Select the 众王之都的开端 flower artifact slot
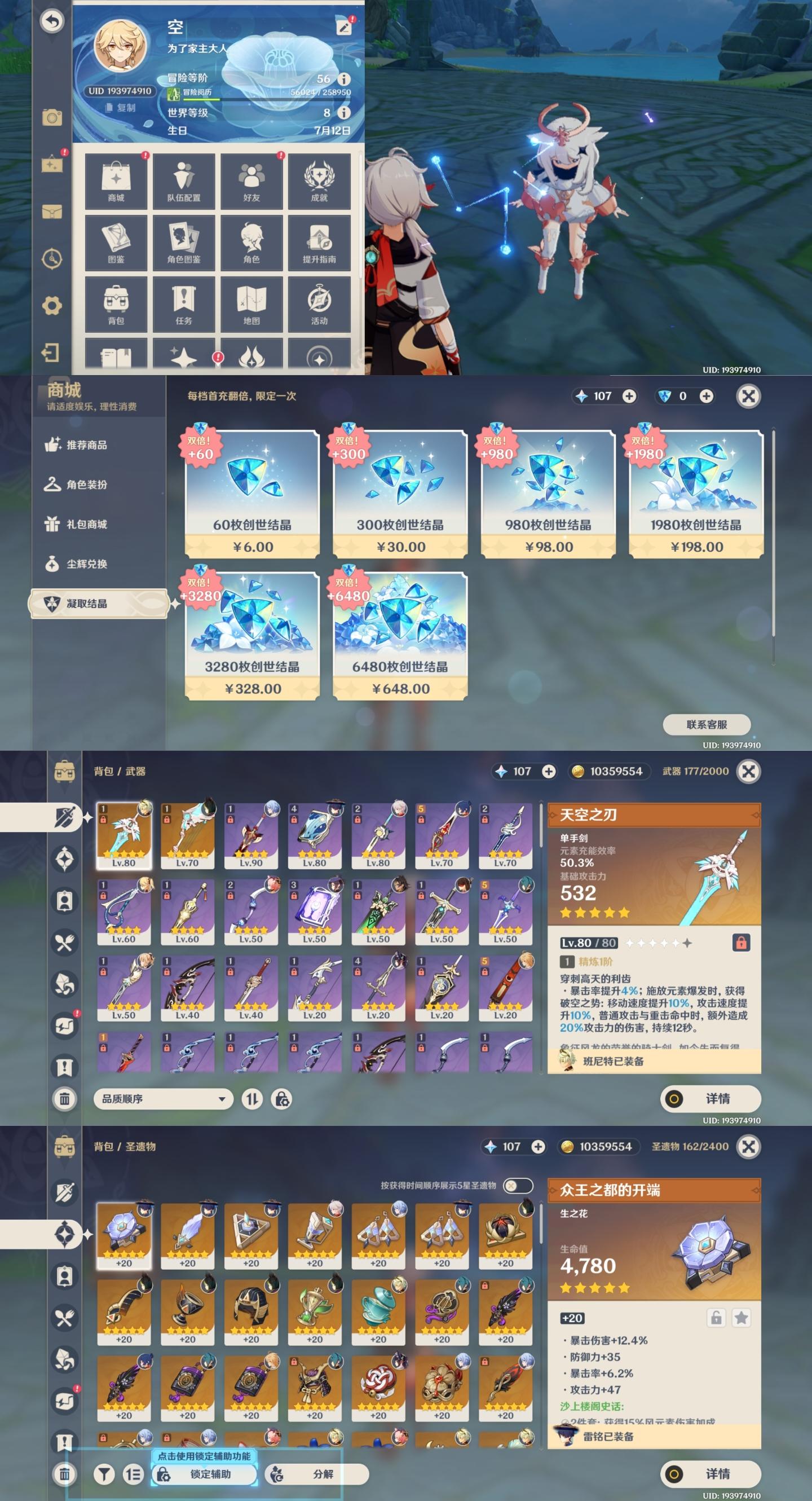This screenshot has height=1501, width=812. [123, 1235]
